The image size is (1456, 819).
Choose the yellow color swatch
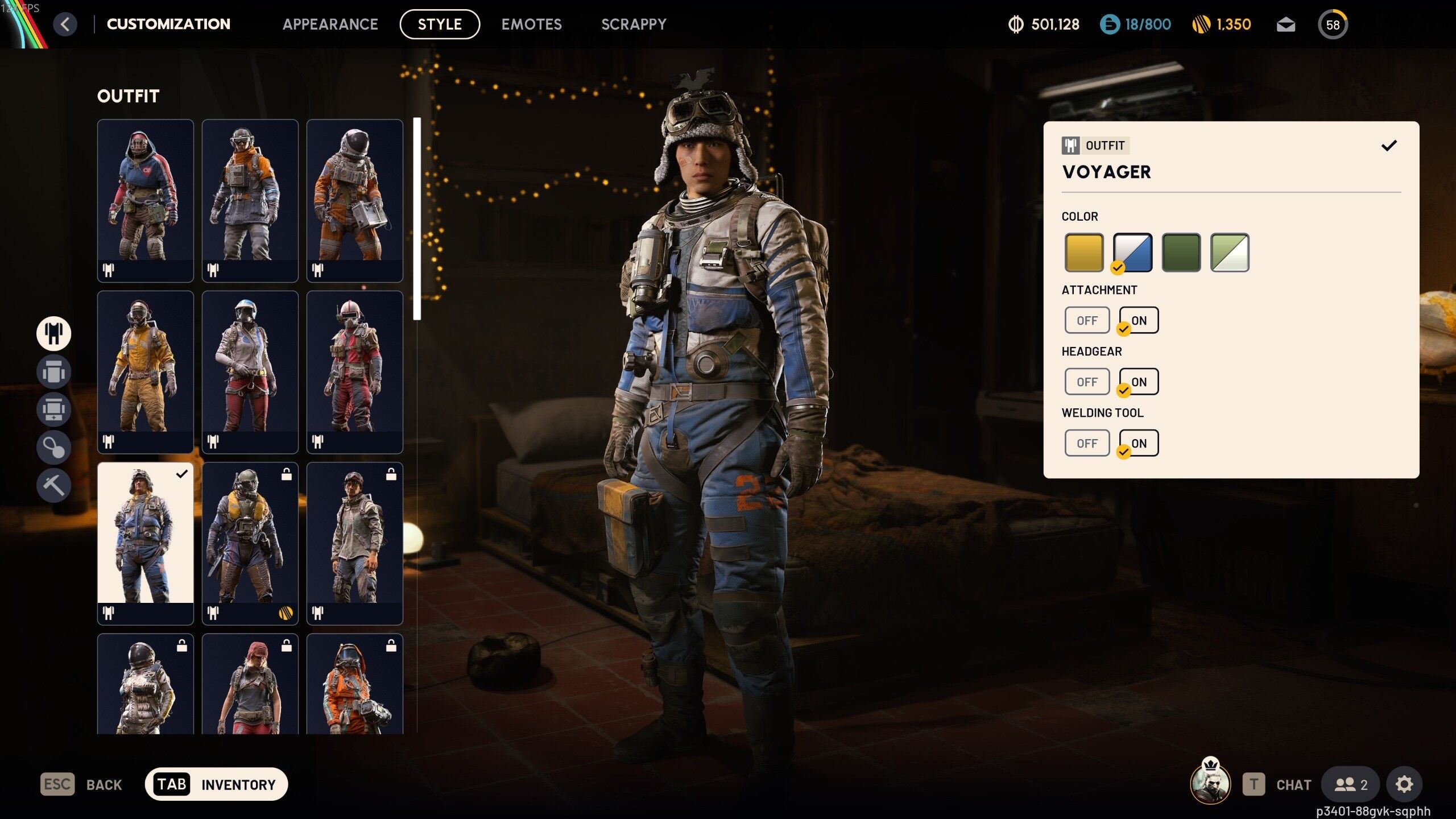pos(1083,252)
